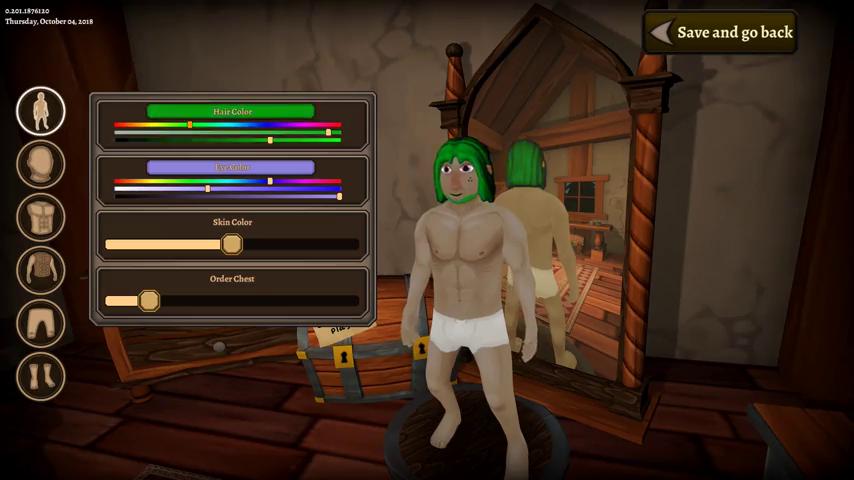The width and height of the screenshot is (854, 480).
Task: Adjust the Order Chest slider
Action: pos(149,300)
